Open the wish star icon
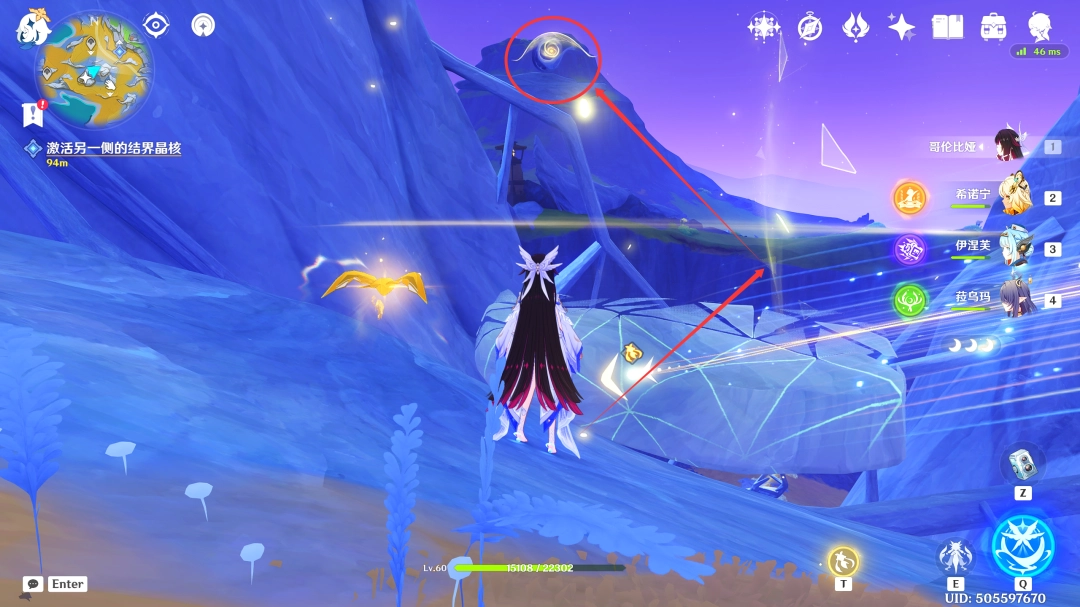This screenshot has height=607, width=1080. [901, 27]
